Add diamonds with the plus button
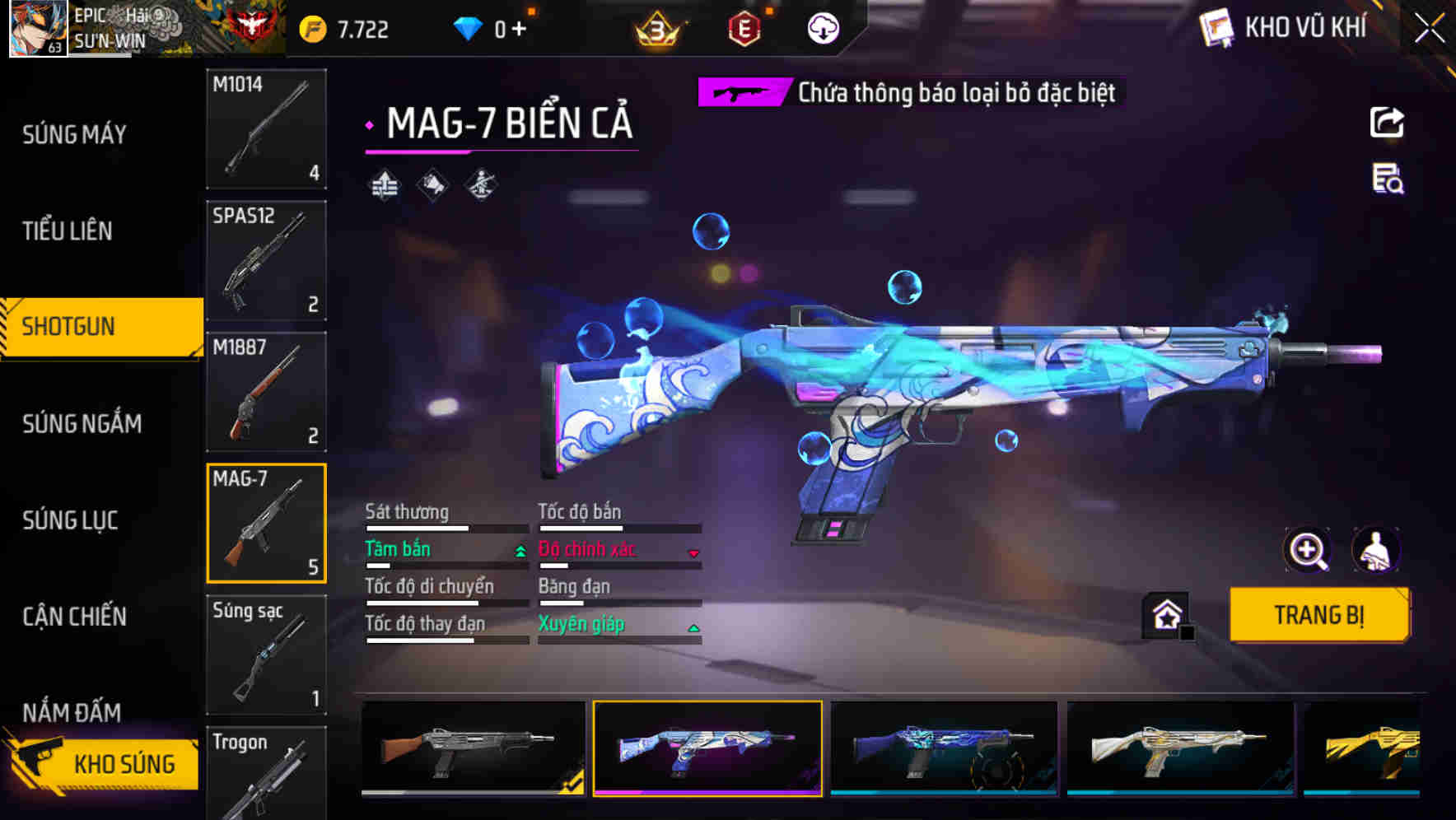 [519, 29]
